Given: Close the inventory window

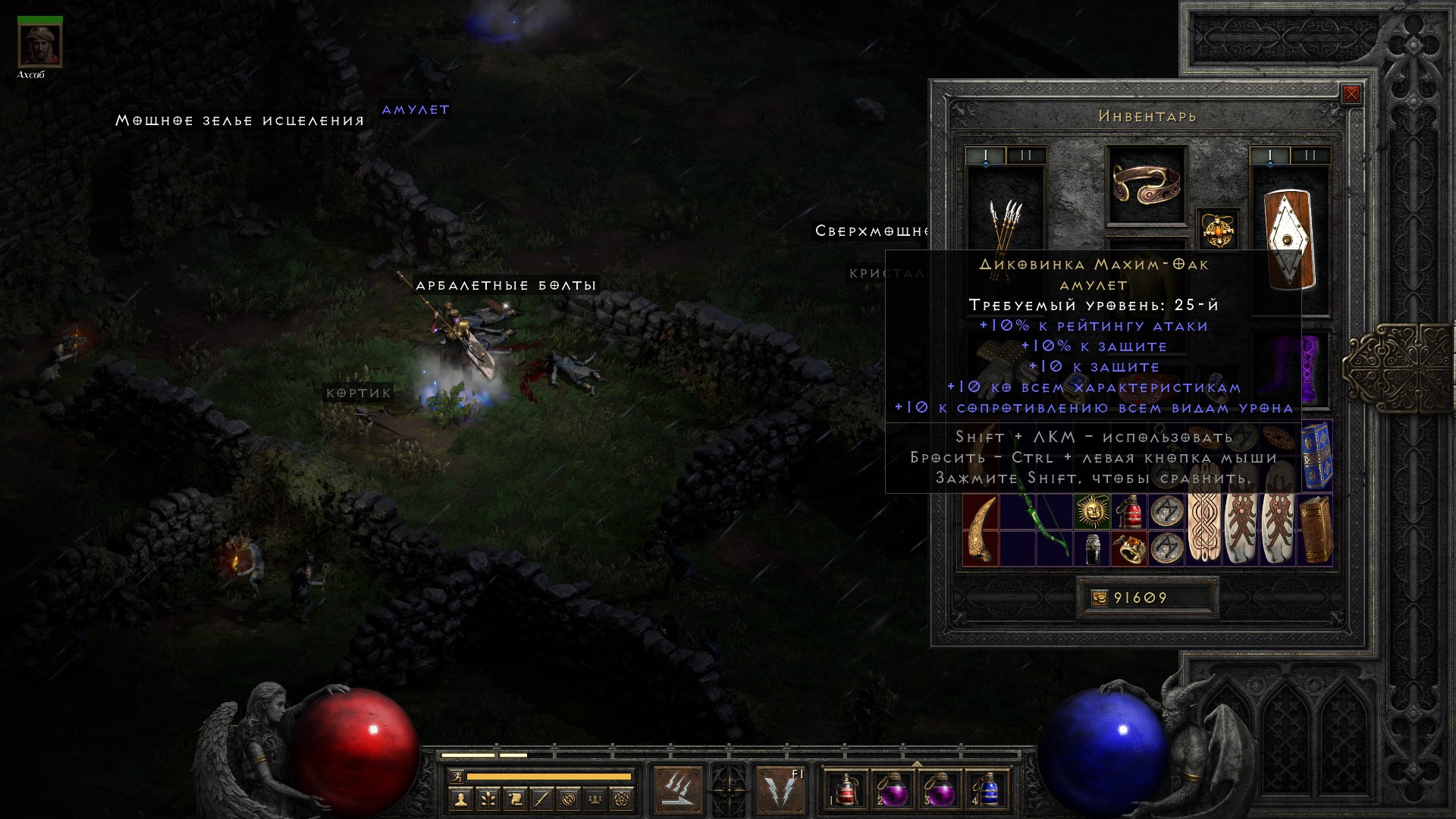Looking at the screenshot, I should pos(1351,95).
